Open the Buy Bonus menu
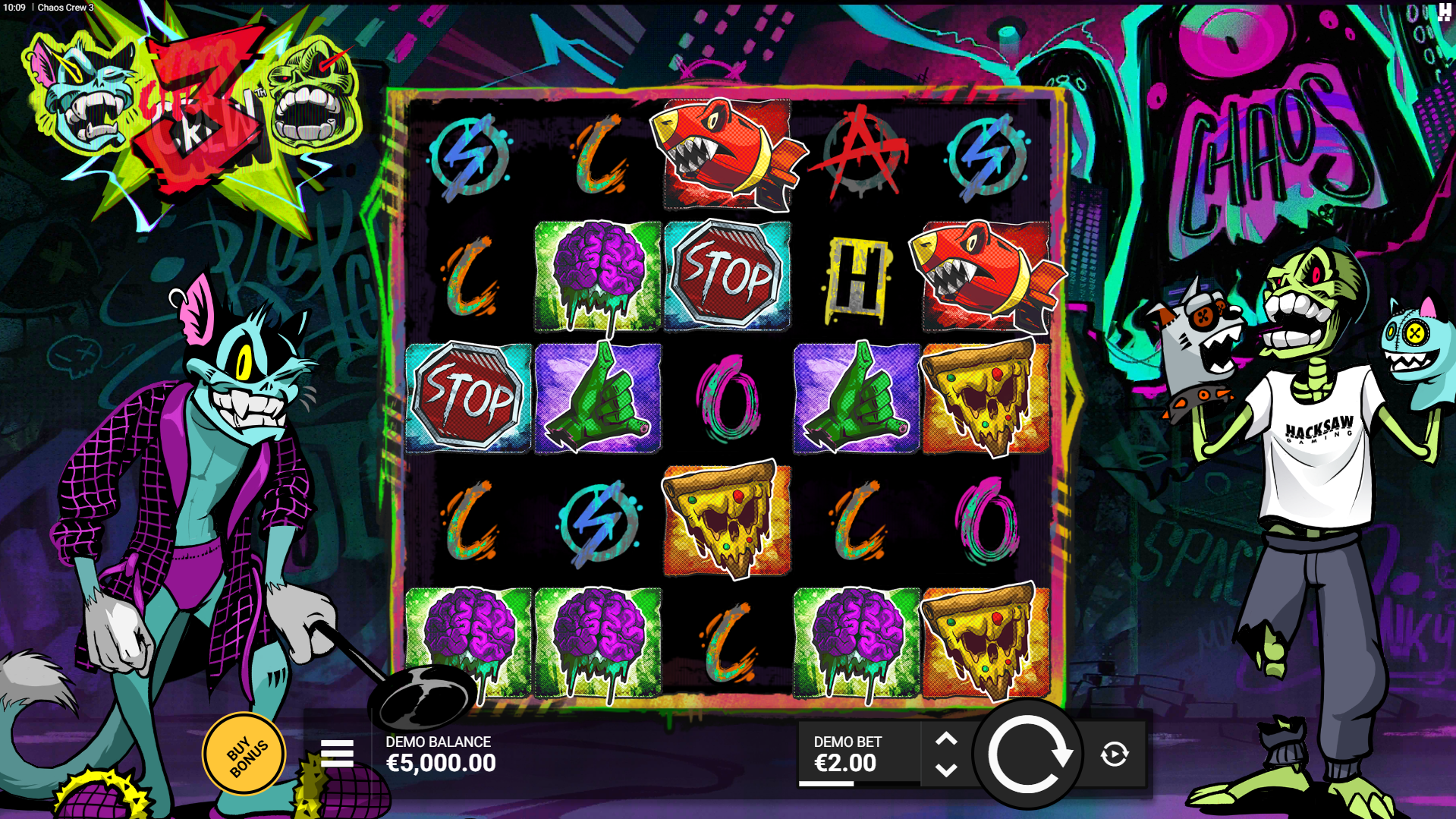Screen dimensions: 1456x819 [x=244, y=754]
